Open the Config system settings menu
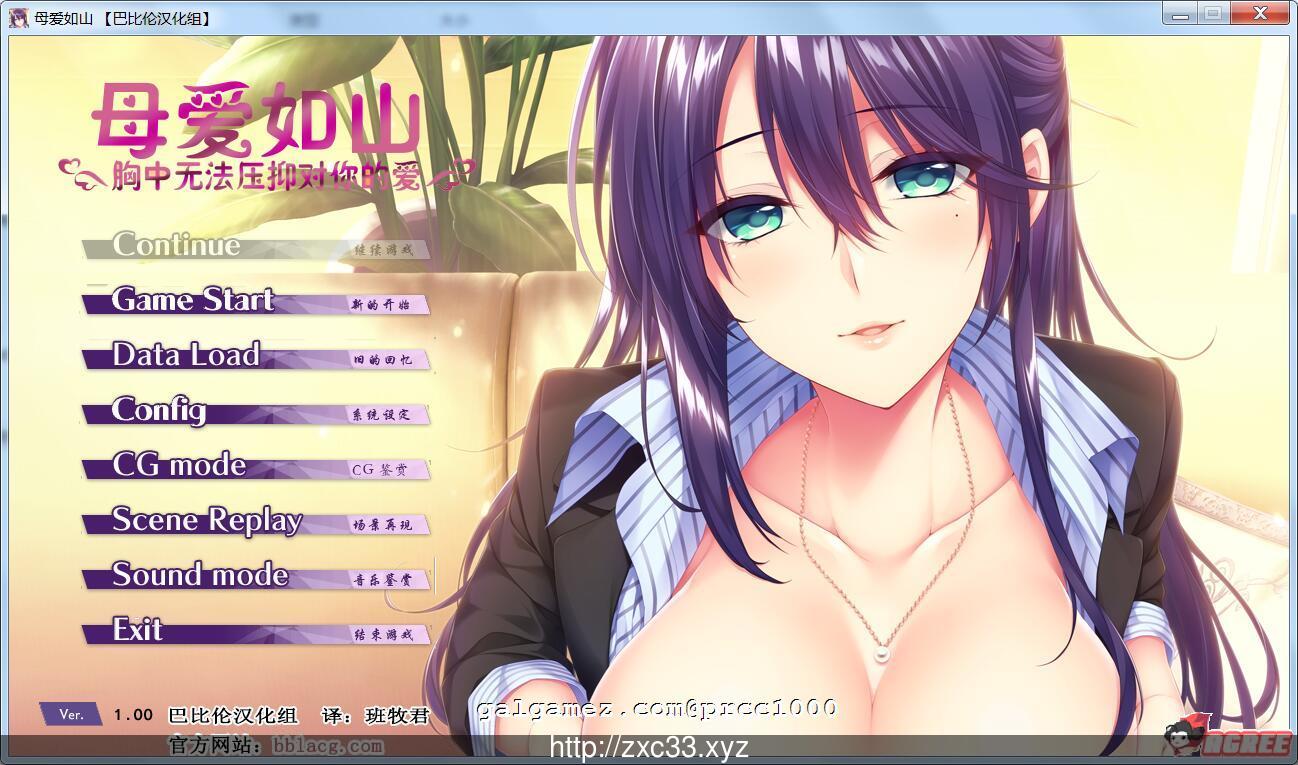The height and width of the screenshot is (765, 1298). (160, 412)
